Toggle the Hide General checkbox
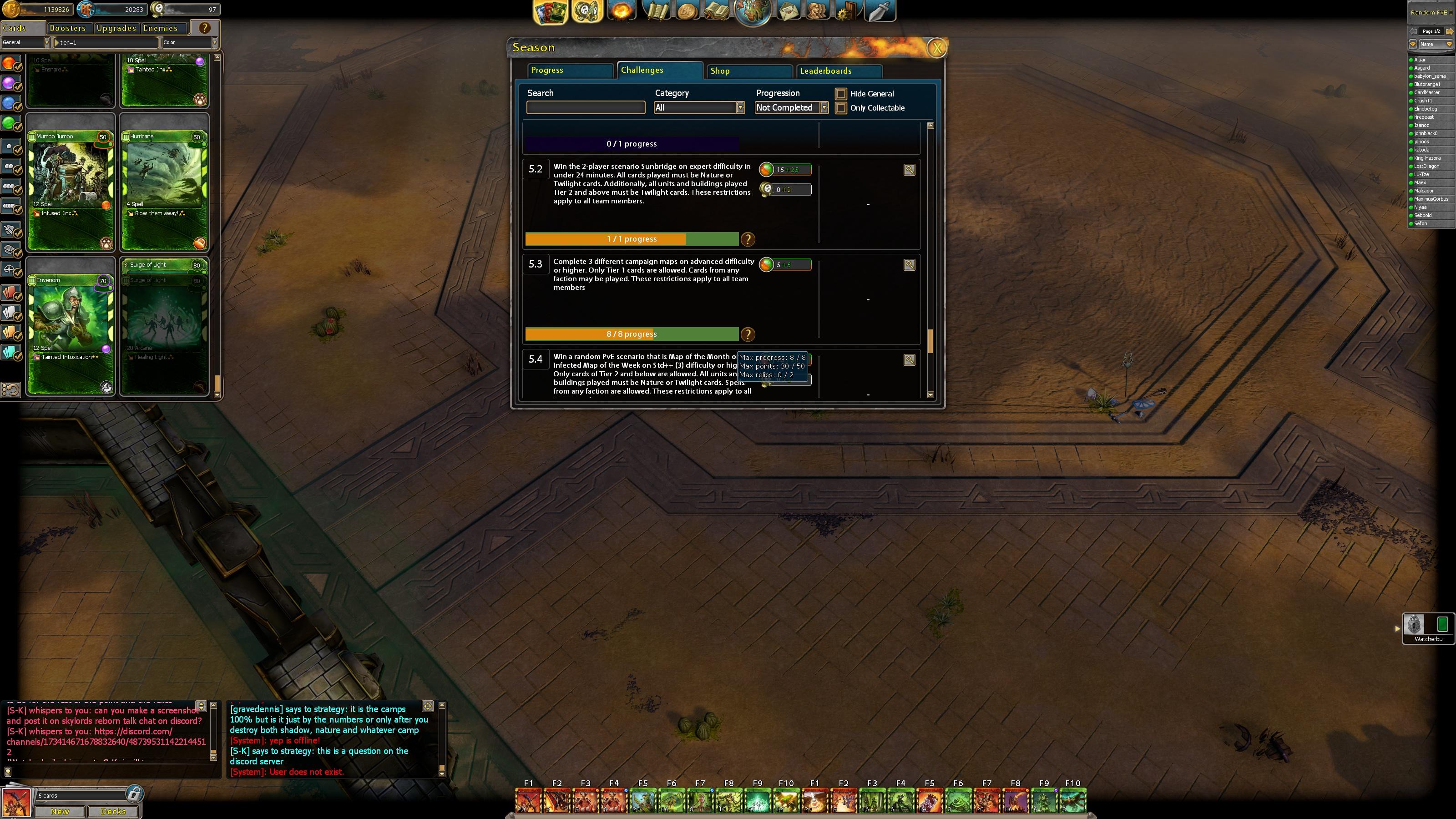The height and width of the screenshot is (819, 1456). coord(841,94)
